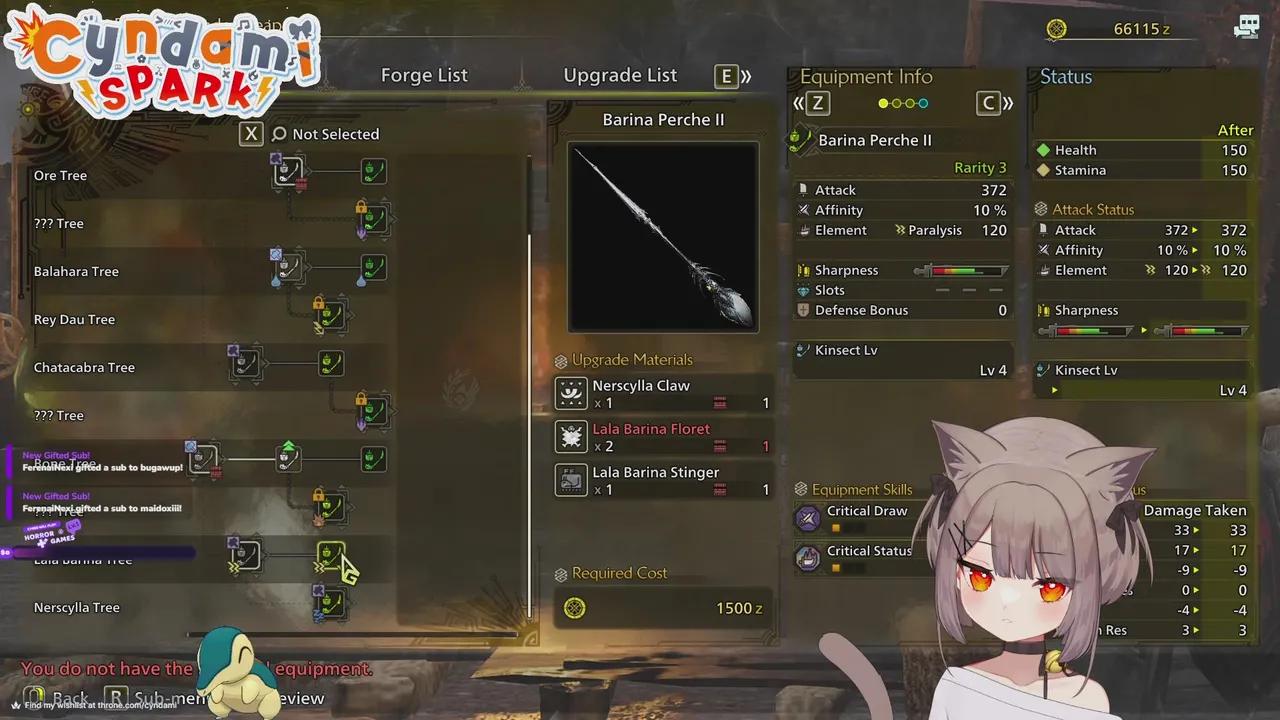Choose the Rey Dau Tree row
The width and height of the screenshot is (1280, 720).
(74, 319)
